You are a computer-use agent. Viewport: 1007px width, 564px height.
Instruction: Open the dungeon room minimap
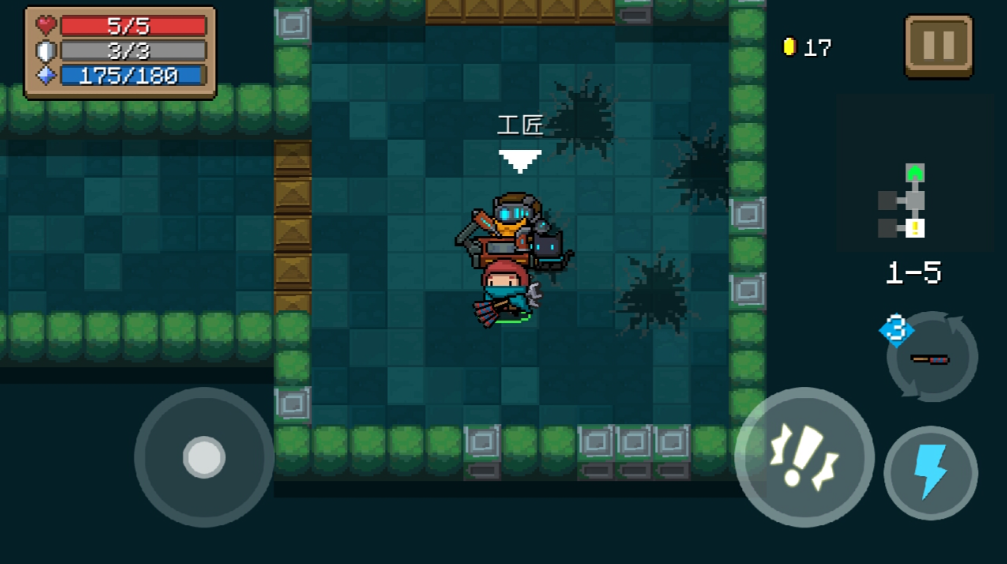[x=905, y=201]
